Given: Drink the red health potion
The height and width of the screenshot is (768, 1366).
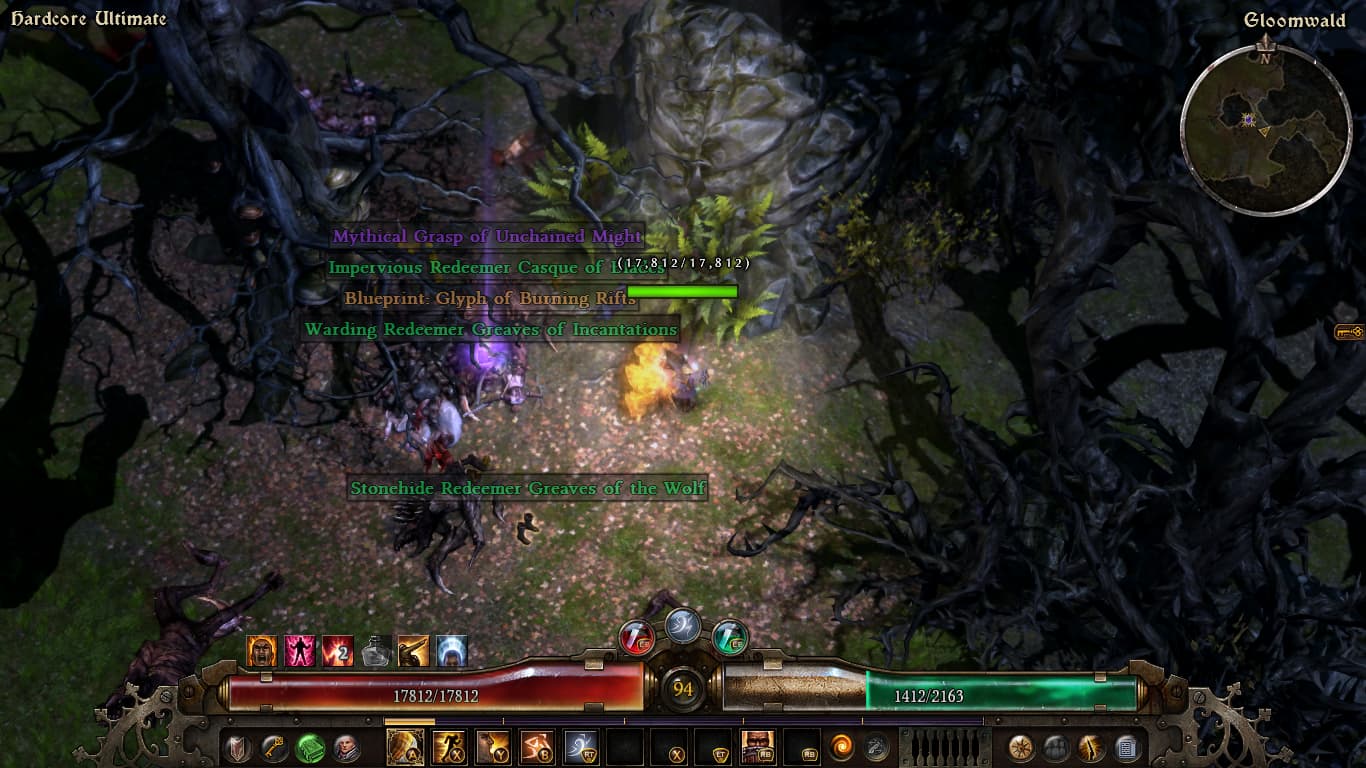Looking at the screenshot, I should [x=637, y=637].
